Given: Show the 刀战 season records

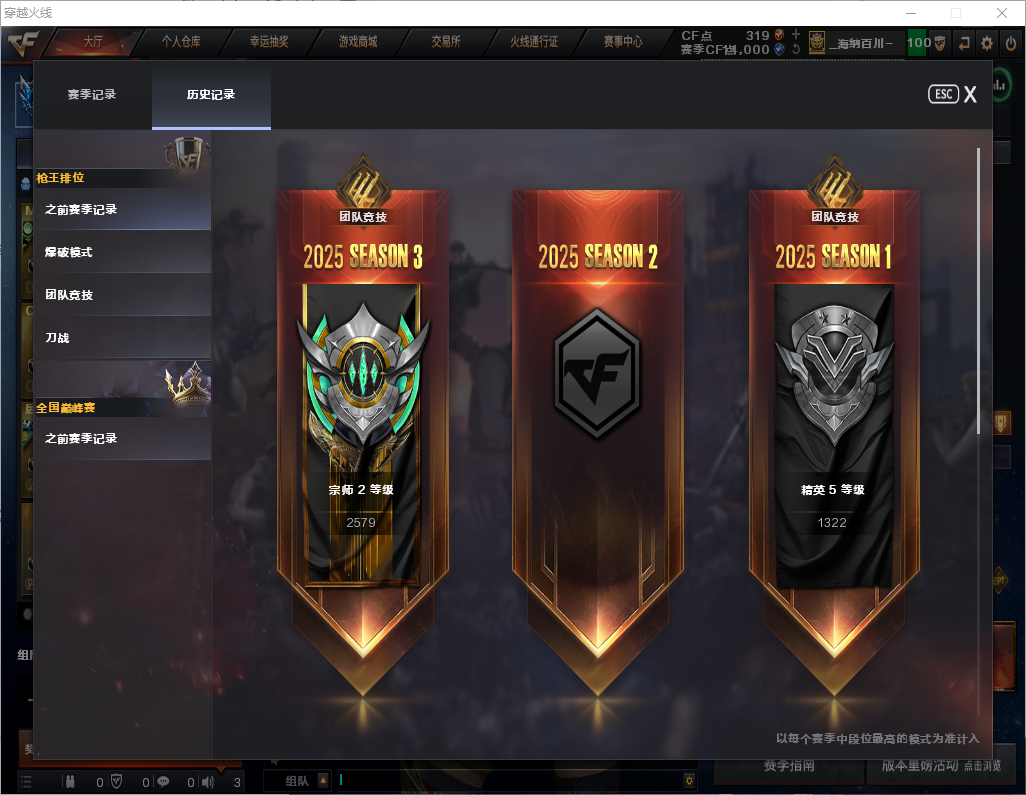Looking at the screenshot, I should click(x=122, y=339).
